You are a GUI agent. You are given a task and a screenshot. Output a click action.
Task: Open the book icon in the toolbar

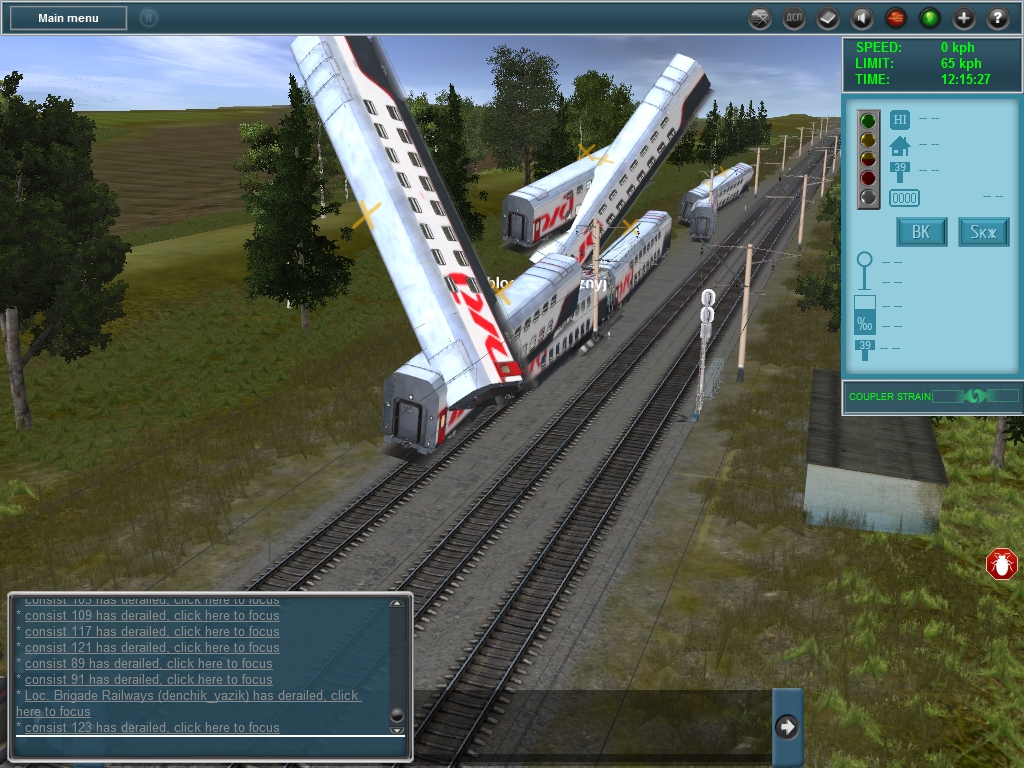(x=828, y=18)
